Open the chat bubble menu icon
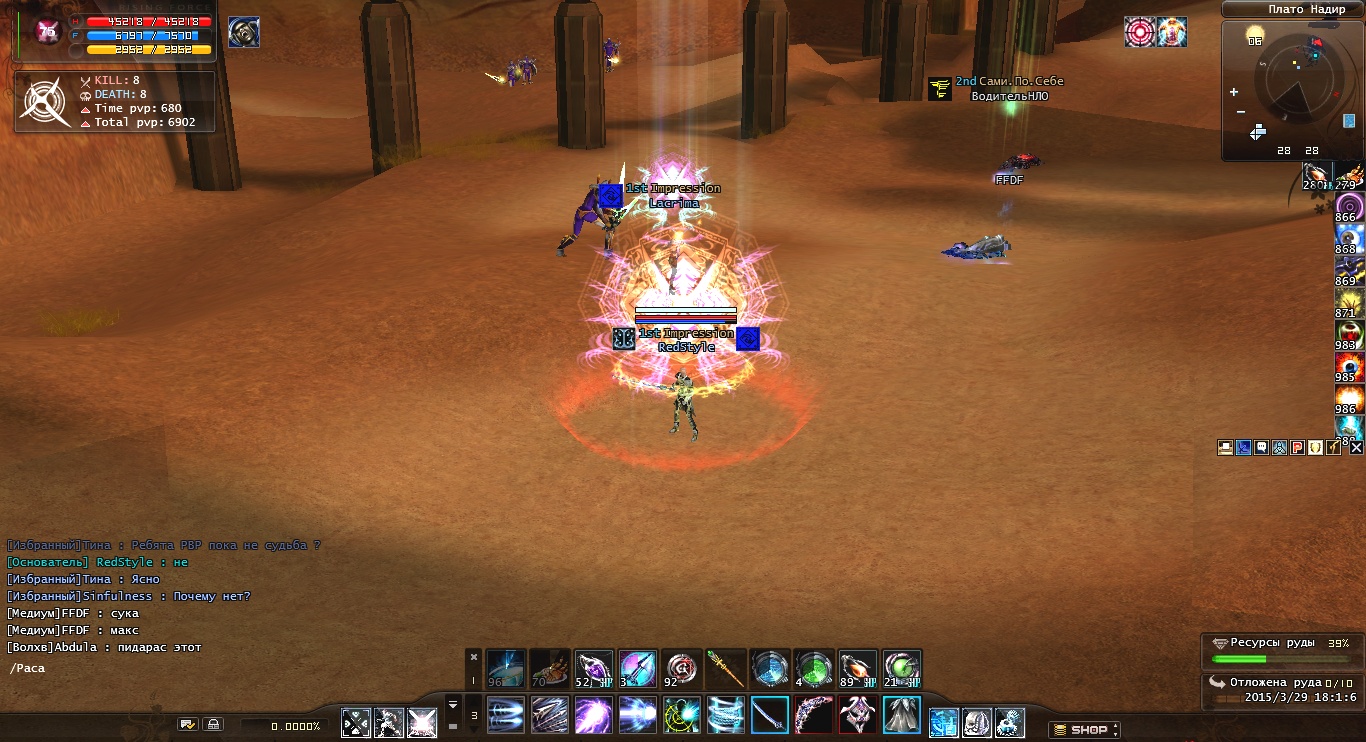 tap(1261, 448)
